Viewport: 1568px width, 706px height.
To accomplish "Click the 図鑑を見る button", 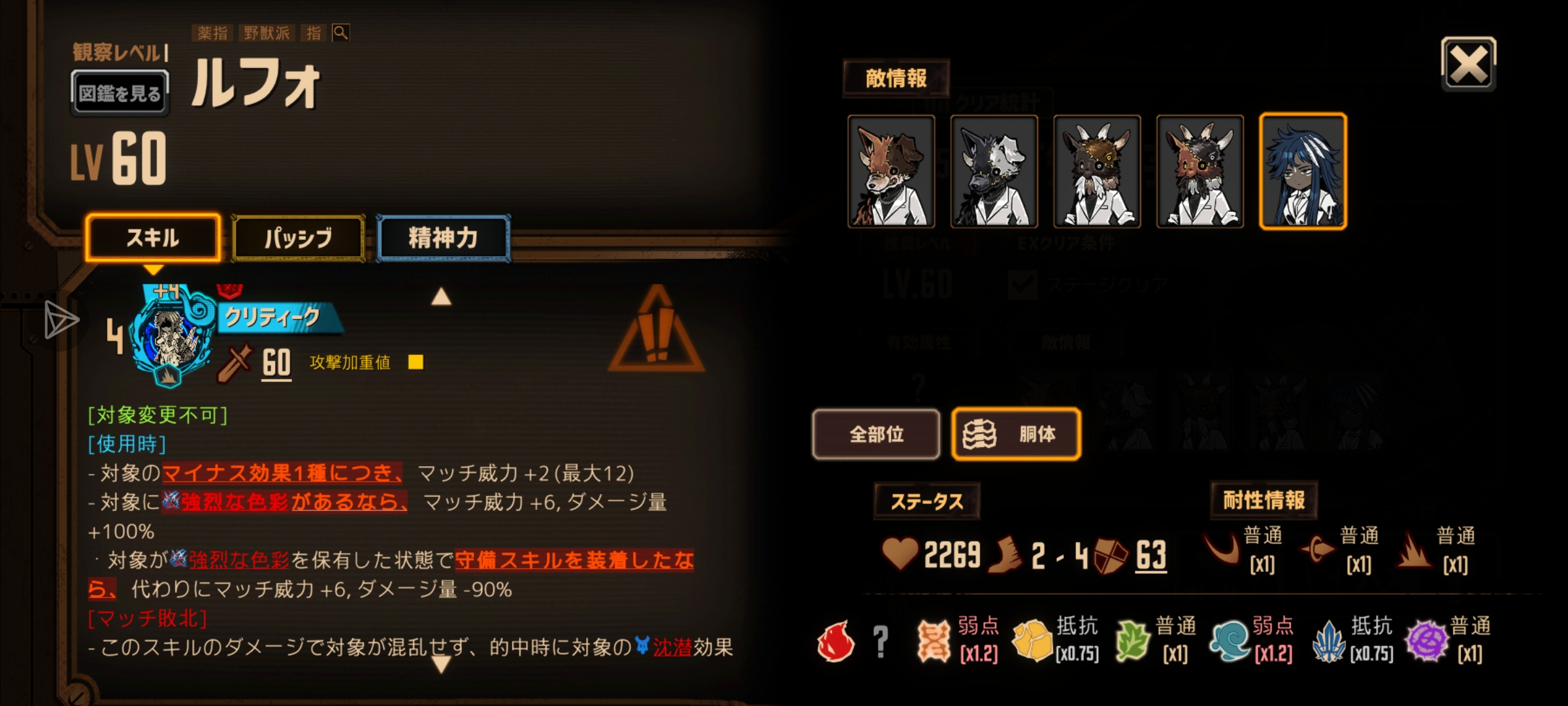I will [120, 92].
